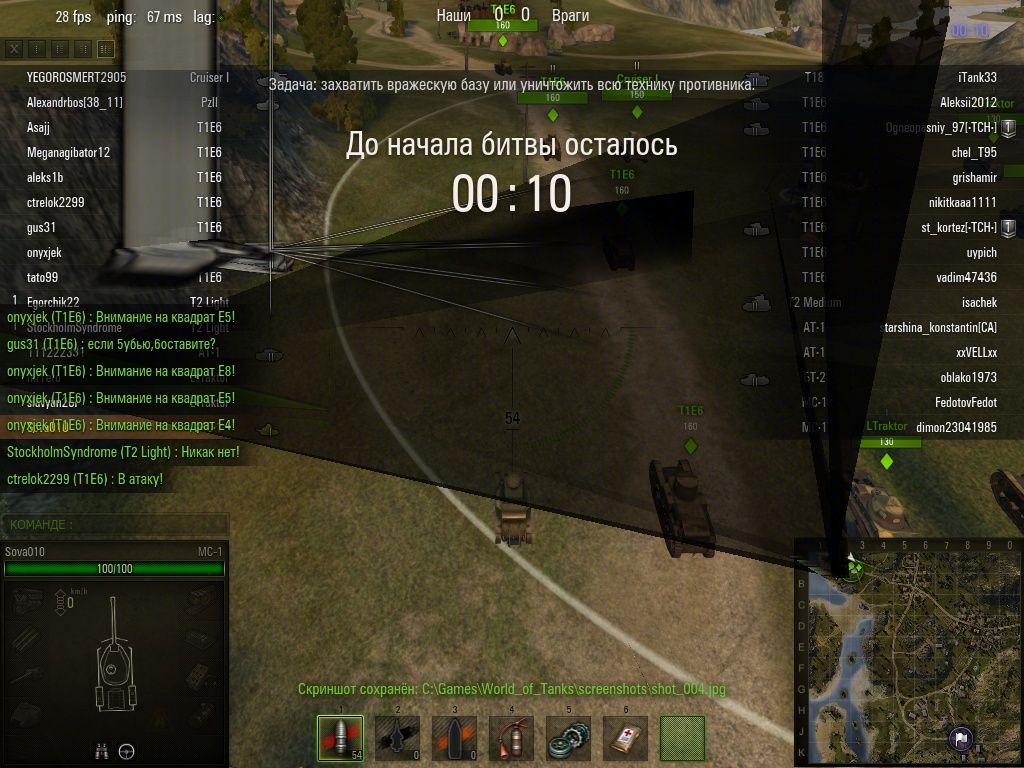
Task: Select enemy player dimon23041985 in the list
Action: tap(956, 427)
